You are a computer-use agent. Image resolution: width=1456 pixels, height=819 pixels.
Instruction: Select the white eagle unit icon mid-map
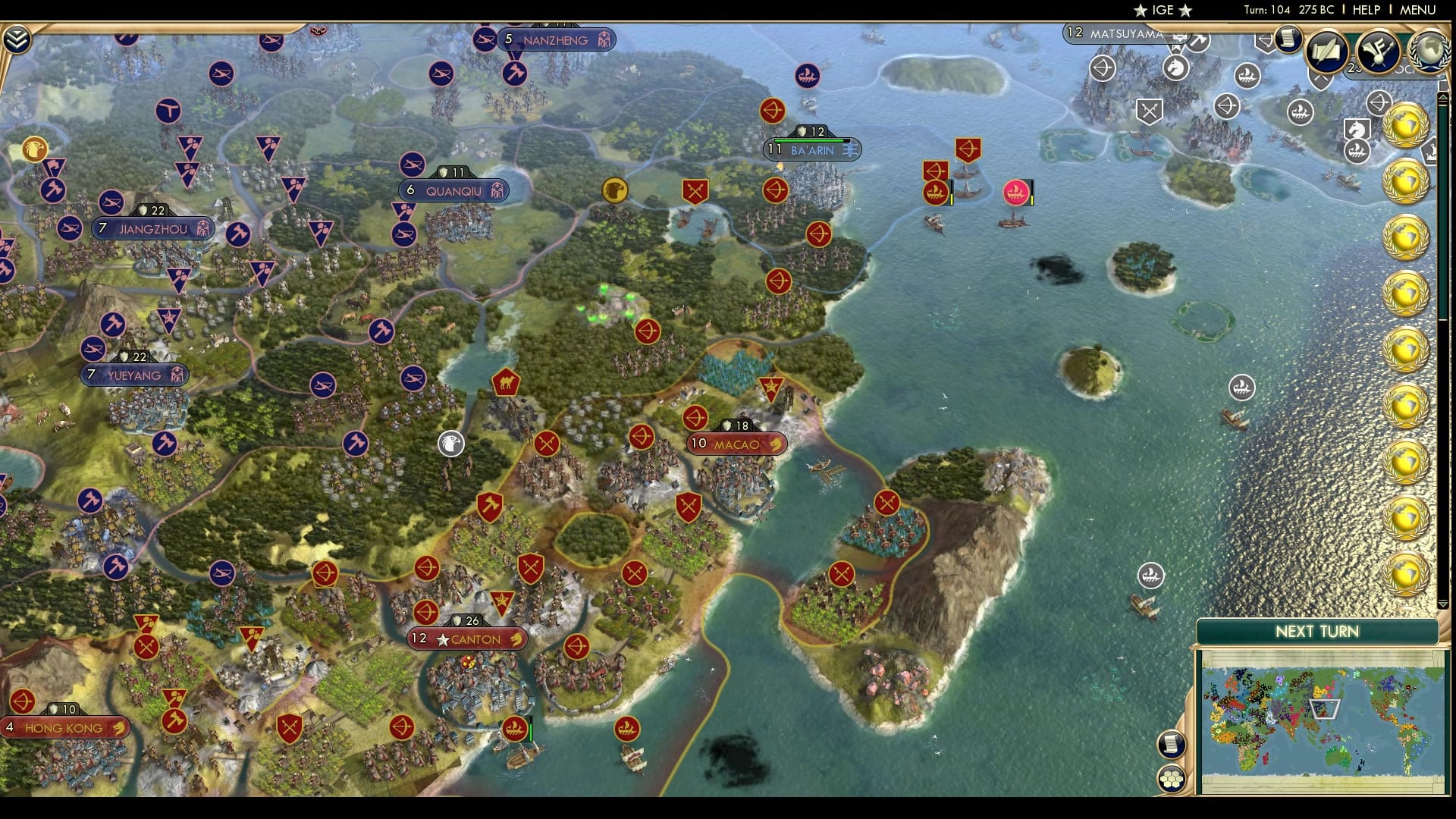pos(450,445)
